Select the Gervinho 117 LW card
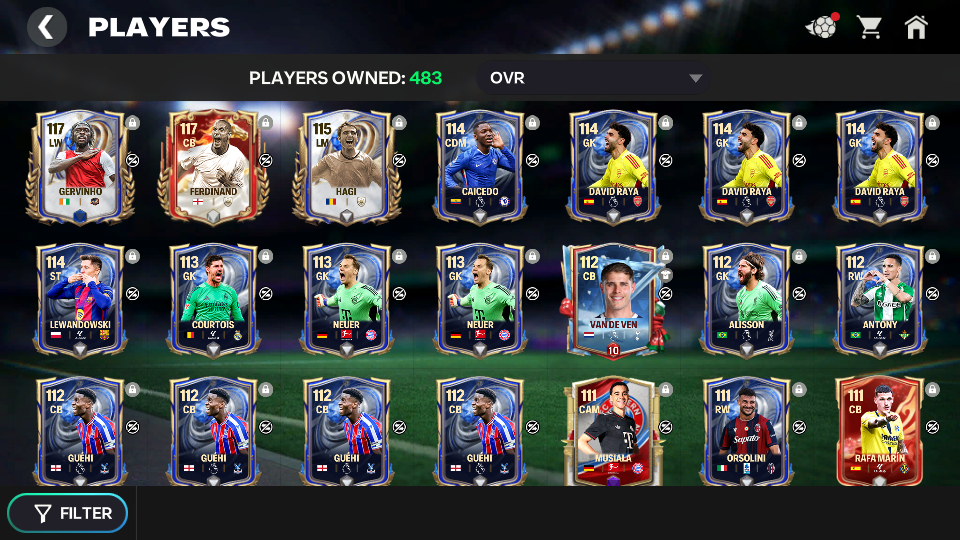 79,166
